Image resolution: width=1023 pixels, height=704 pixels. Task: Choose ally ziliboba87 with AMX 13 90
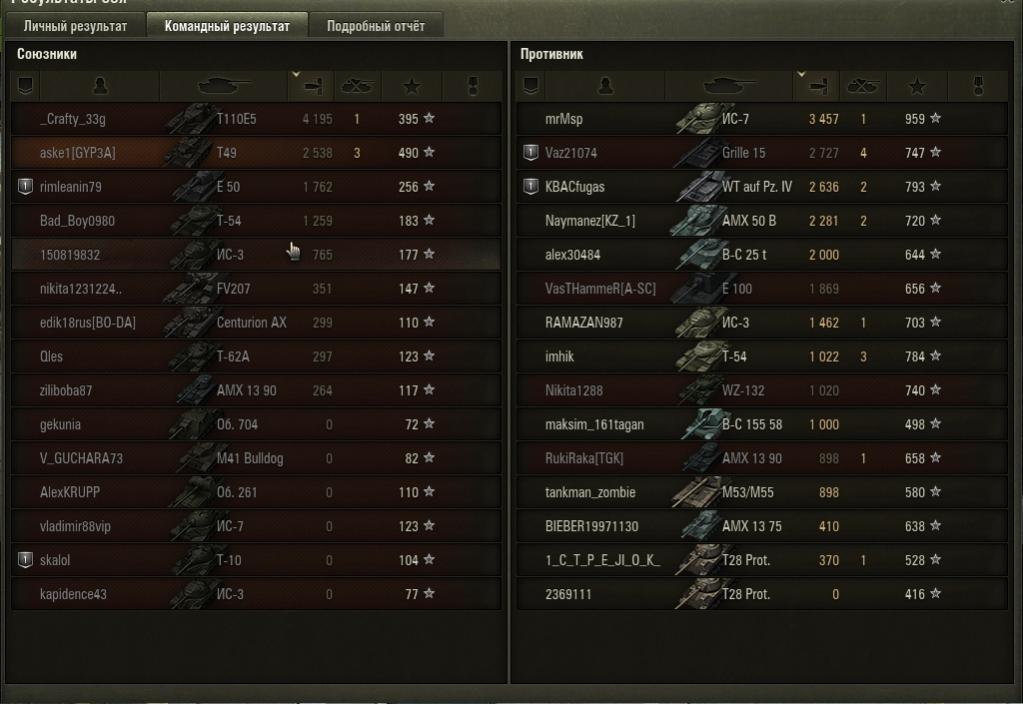coord(255,391)
